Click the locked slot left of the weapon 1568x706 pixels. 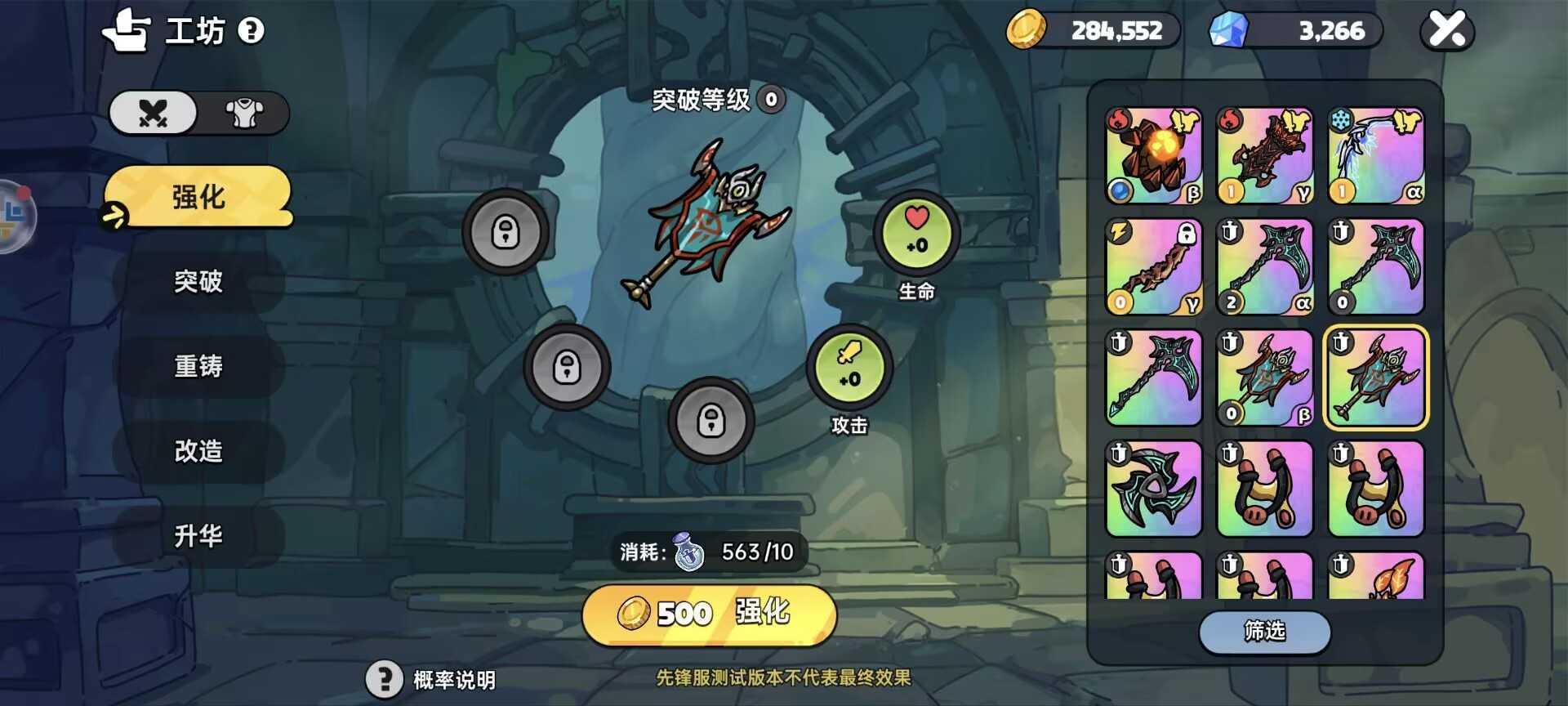pyautogui.click(x=506, y=232)
